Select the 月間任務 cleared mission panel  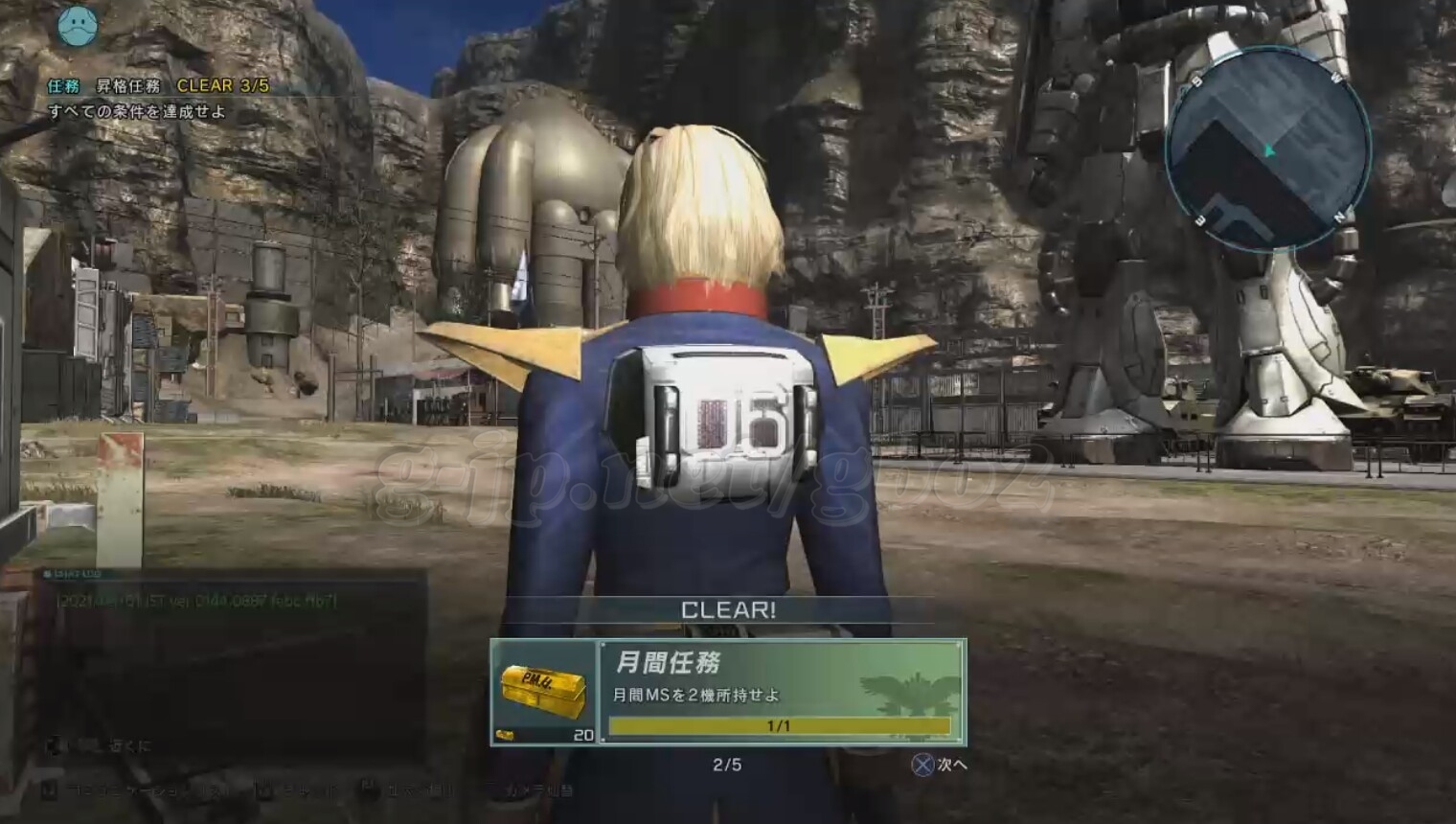[780, 692]
